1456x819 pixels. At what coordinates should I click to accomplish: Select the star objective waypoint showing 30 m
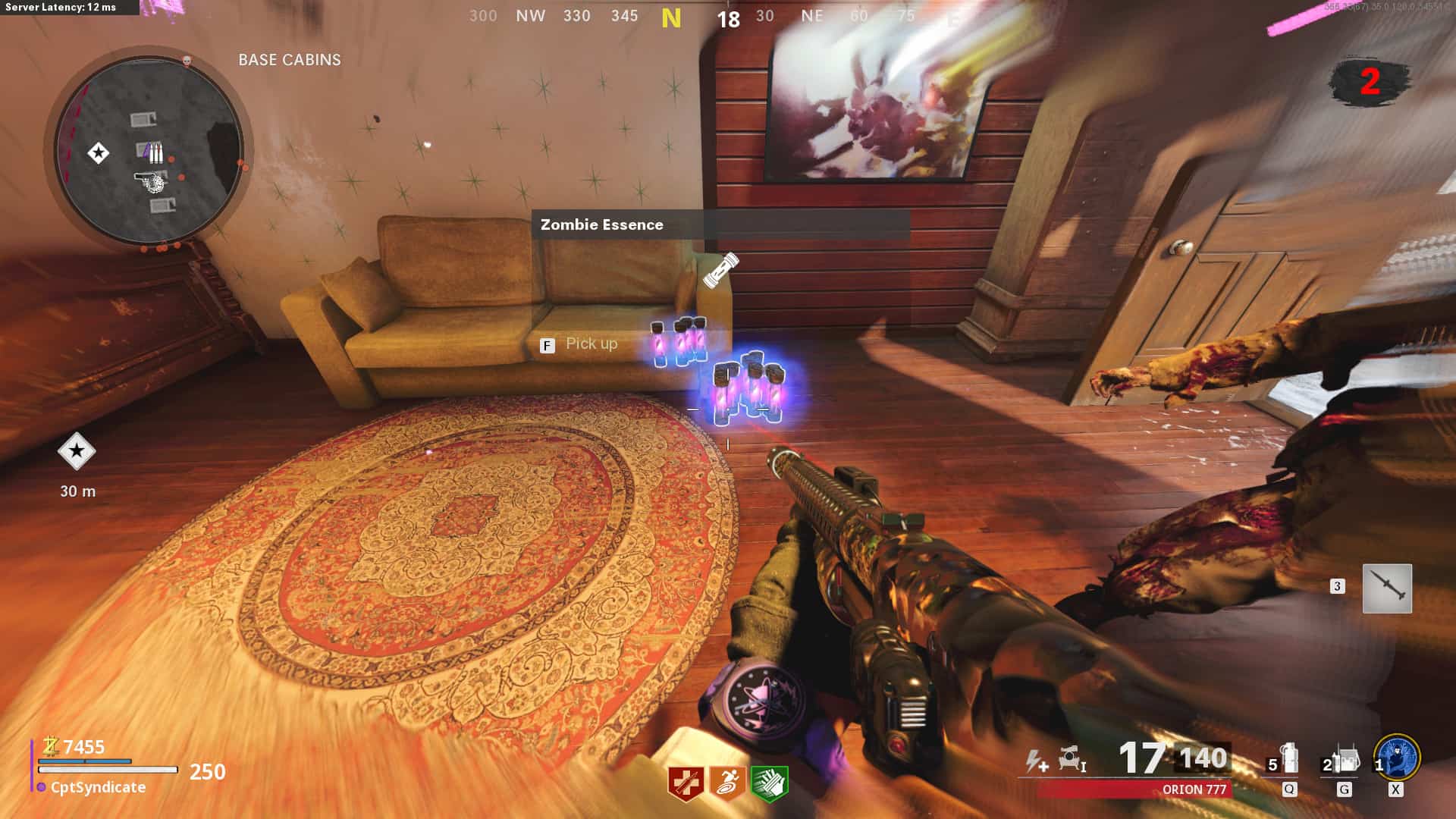[x=77, y=451]
